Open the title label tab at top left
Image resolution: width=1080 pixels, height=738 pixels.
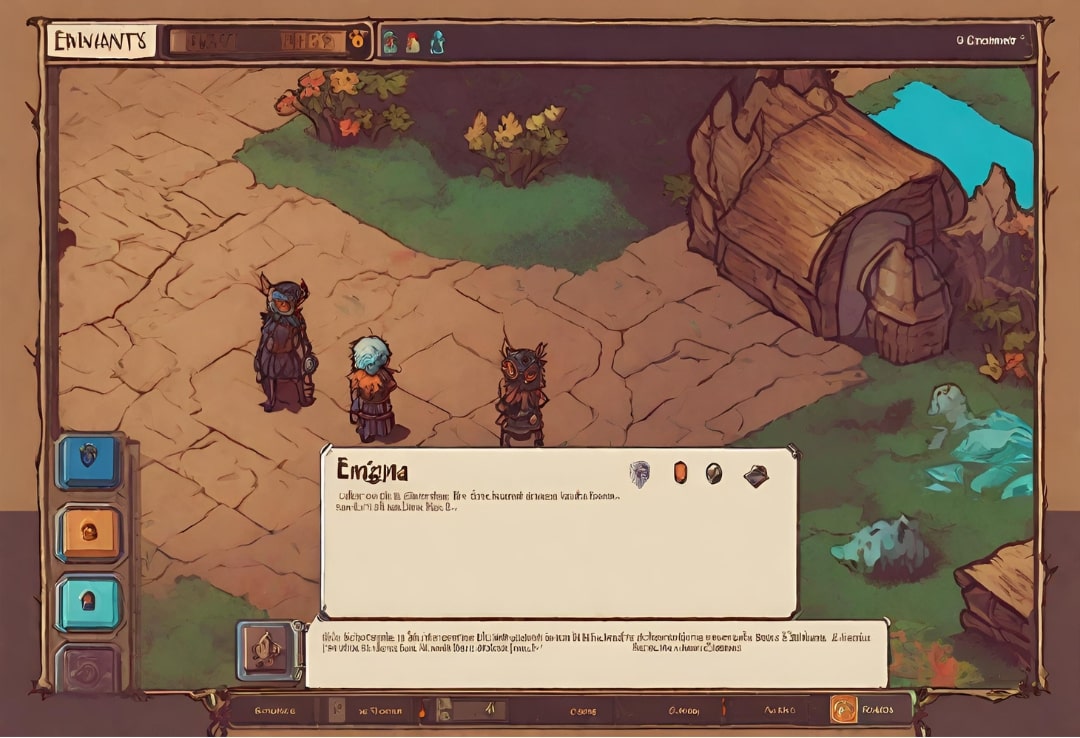(x=101, y=42)
